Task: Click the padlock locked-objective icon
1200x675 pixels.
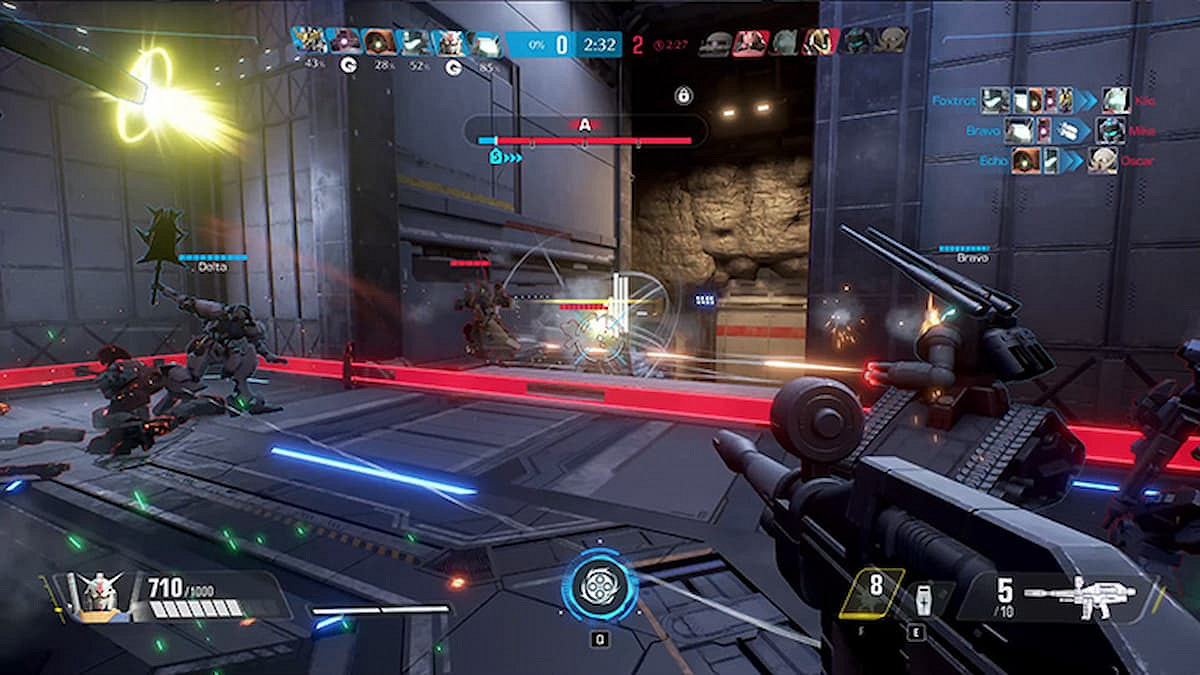Action: click(684, 96)
